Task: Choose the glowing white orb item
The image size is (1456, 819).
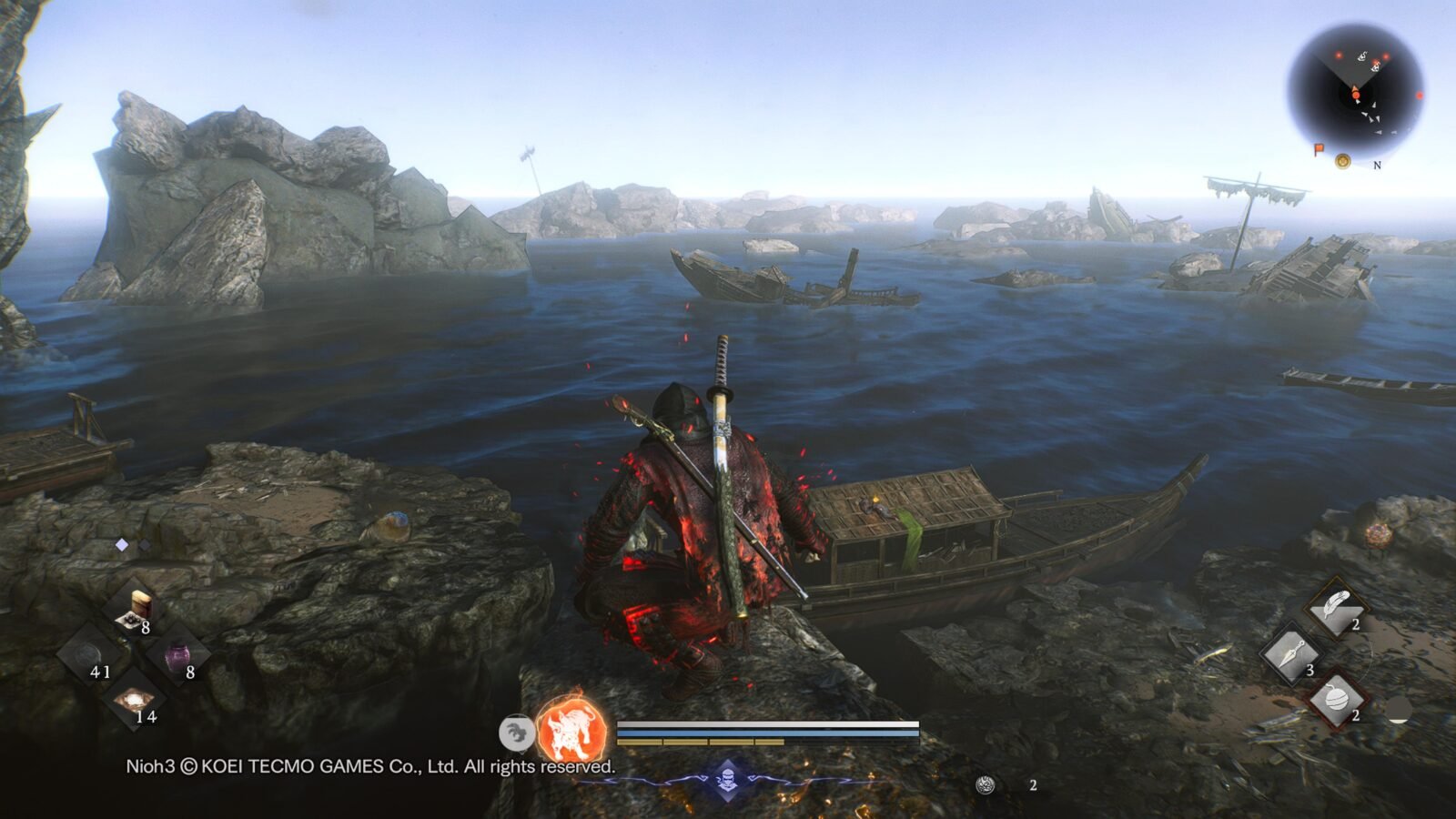Action: point(135,701)
